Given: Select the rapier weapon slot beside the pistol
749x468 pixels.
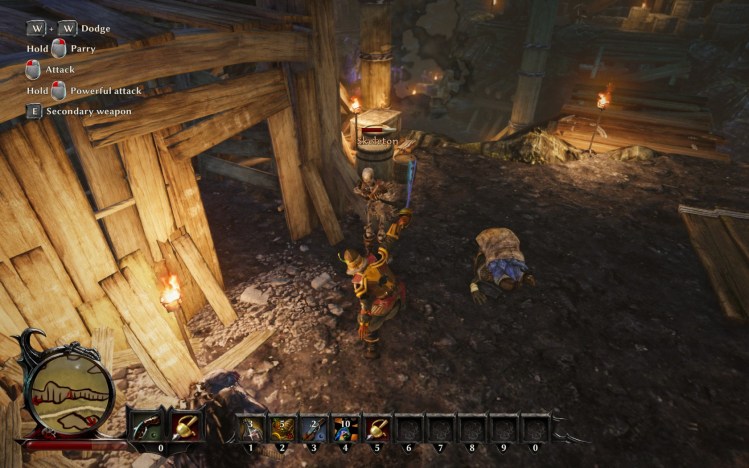Looking at the screenshot, I should pos(184,427).
